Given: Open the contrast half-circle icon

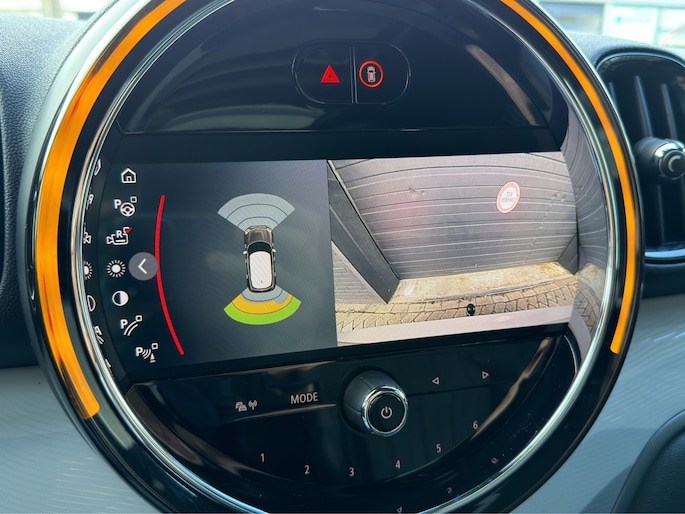Looking at the screenshot, I should tap(120, 298).
